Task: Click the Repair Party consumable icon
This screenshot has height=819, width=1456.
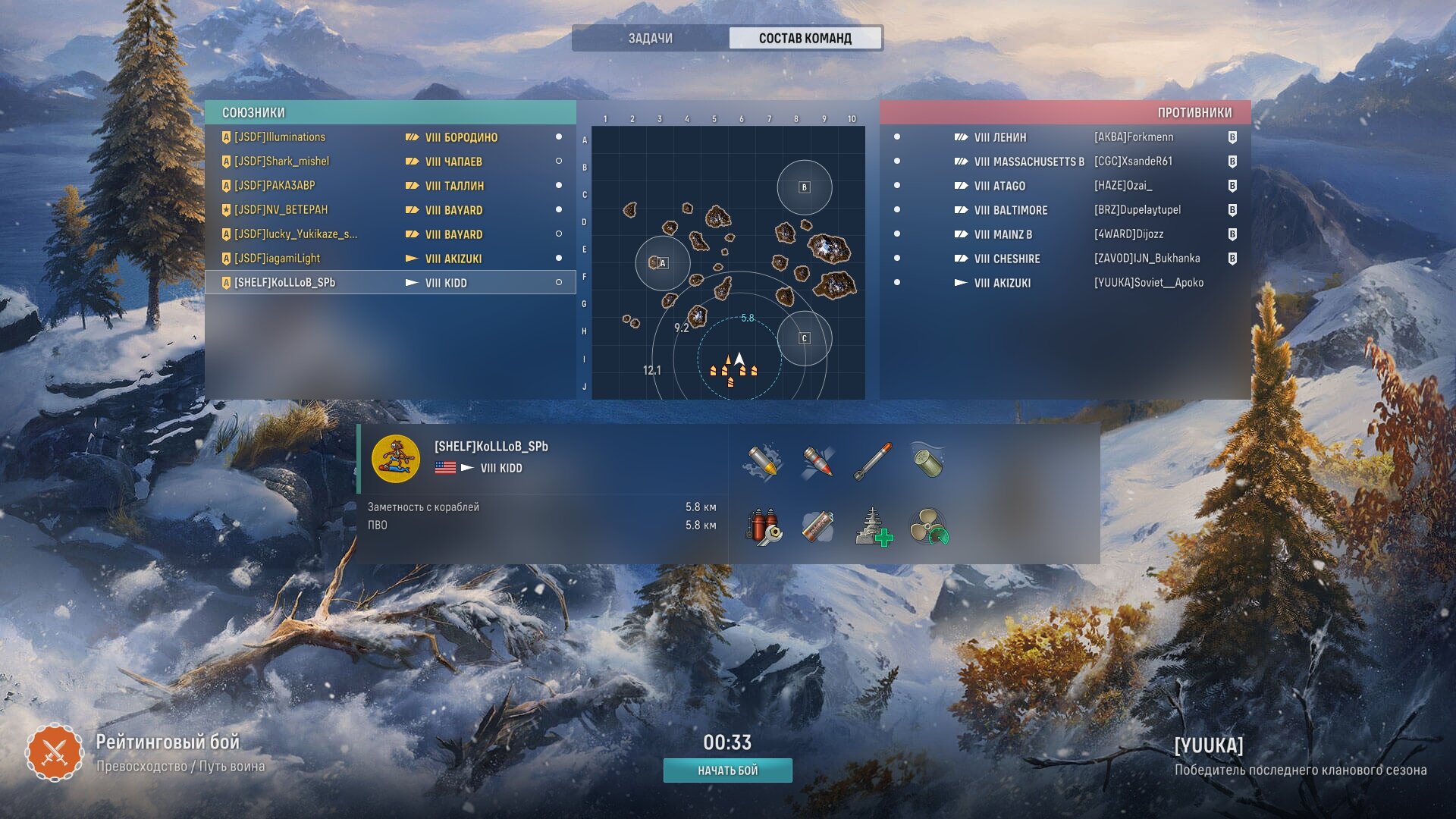Action: [x=873, y=527]
